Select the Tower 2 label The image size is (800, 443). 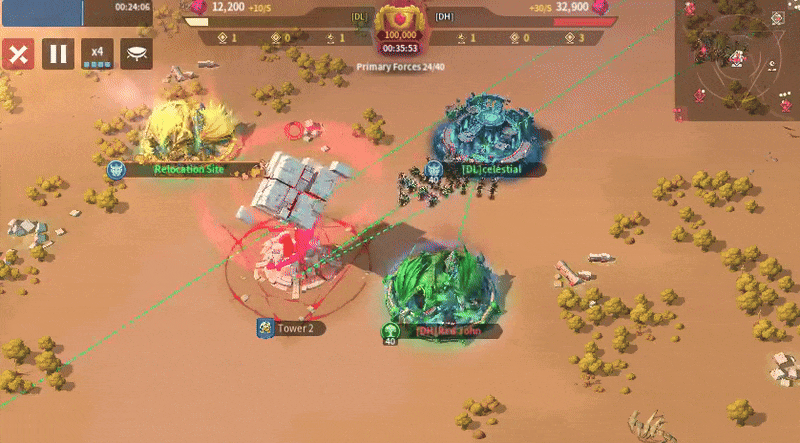(x=296, y=328)
